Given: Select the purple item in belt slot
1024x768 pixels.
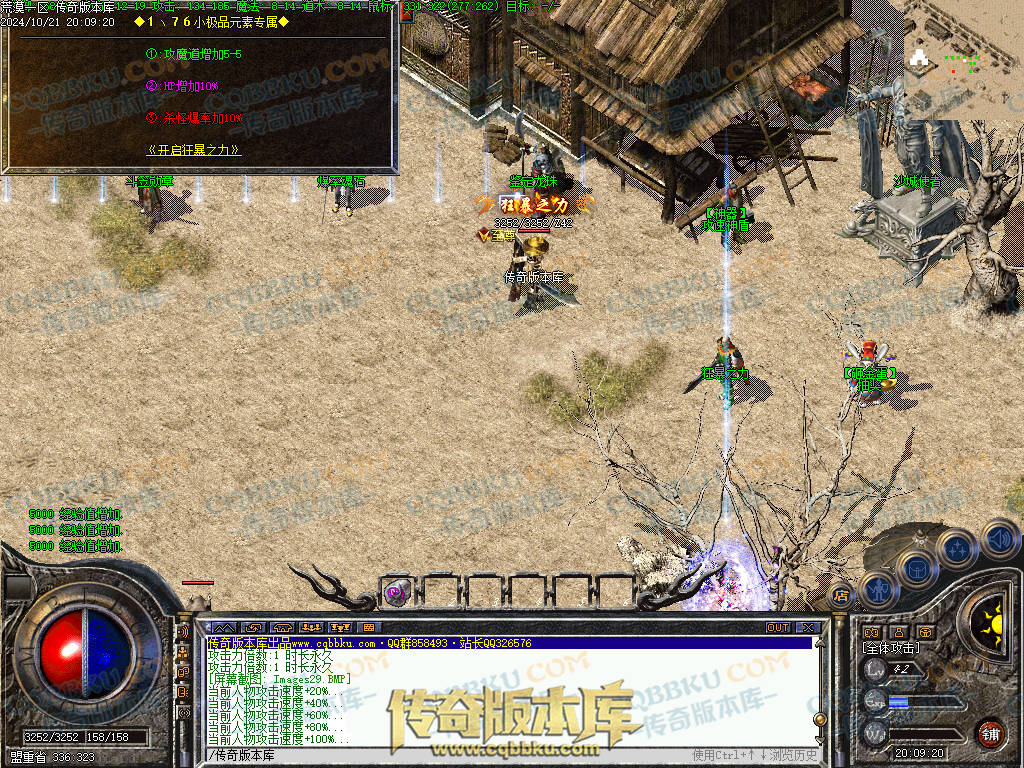Looking at the screenshot, I should [x=397, y=592].
